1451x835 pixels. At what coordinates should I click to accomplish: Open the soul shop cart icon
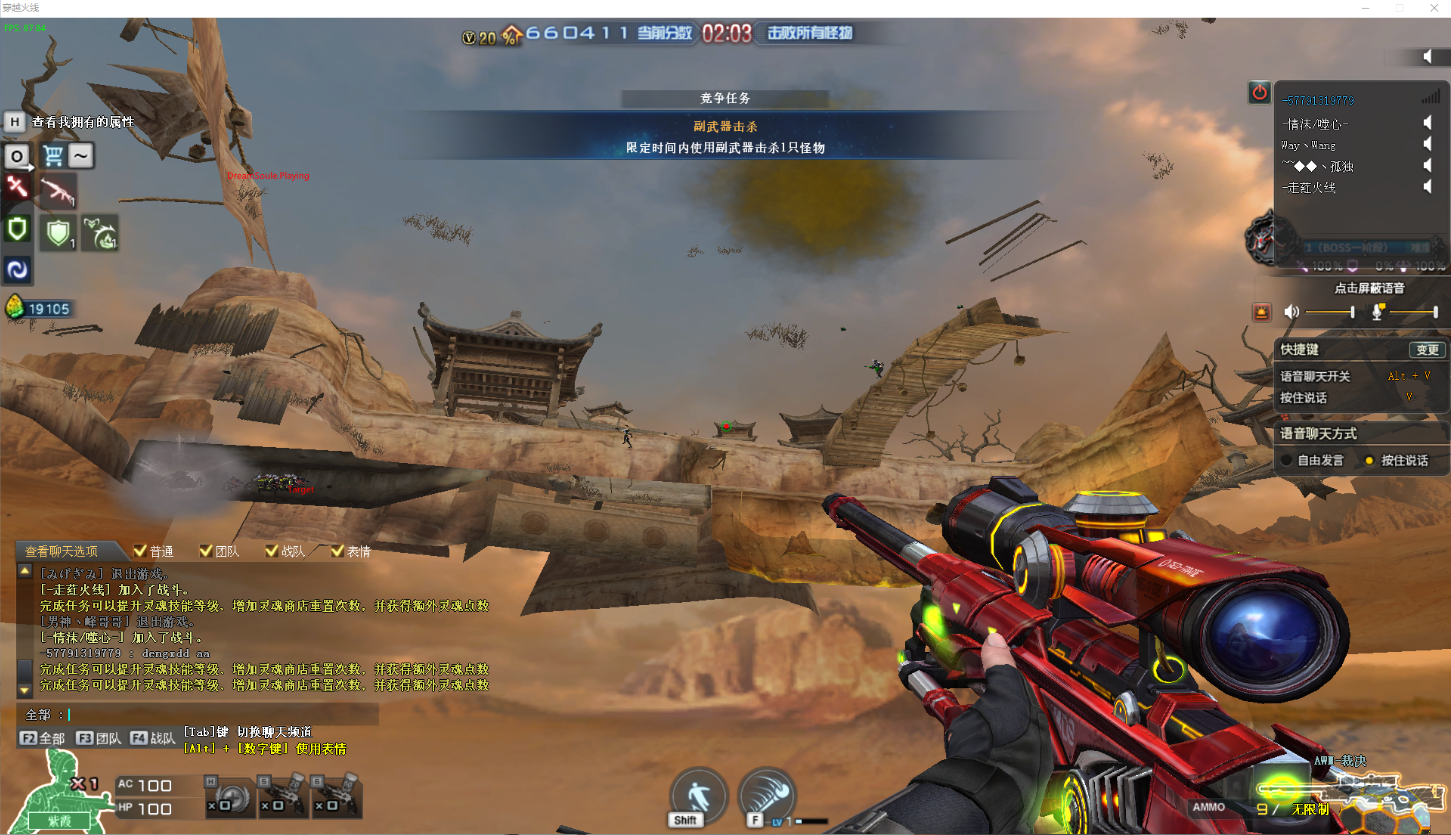[x=53, y=156]
